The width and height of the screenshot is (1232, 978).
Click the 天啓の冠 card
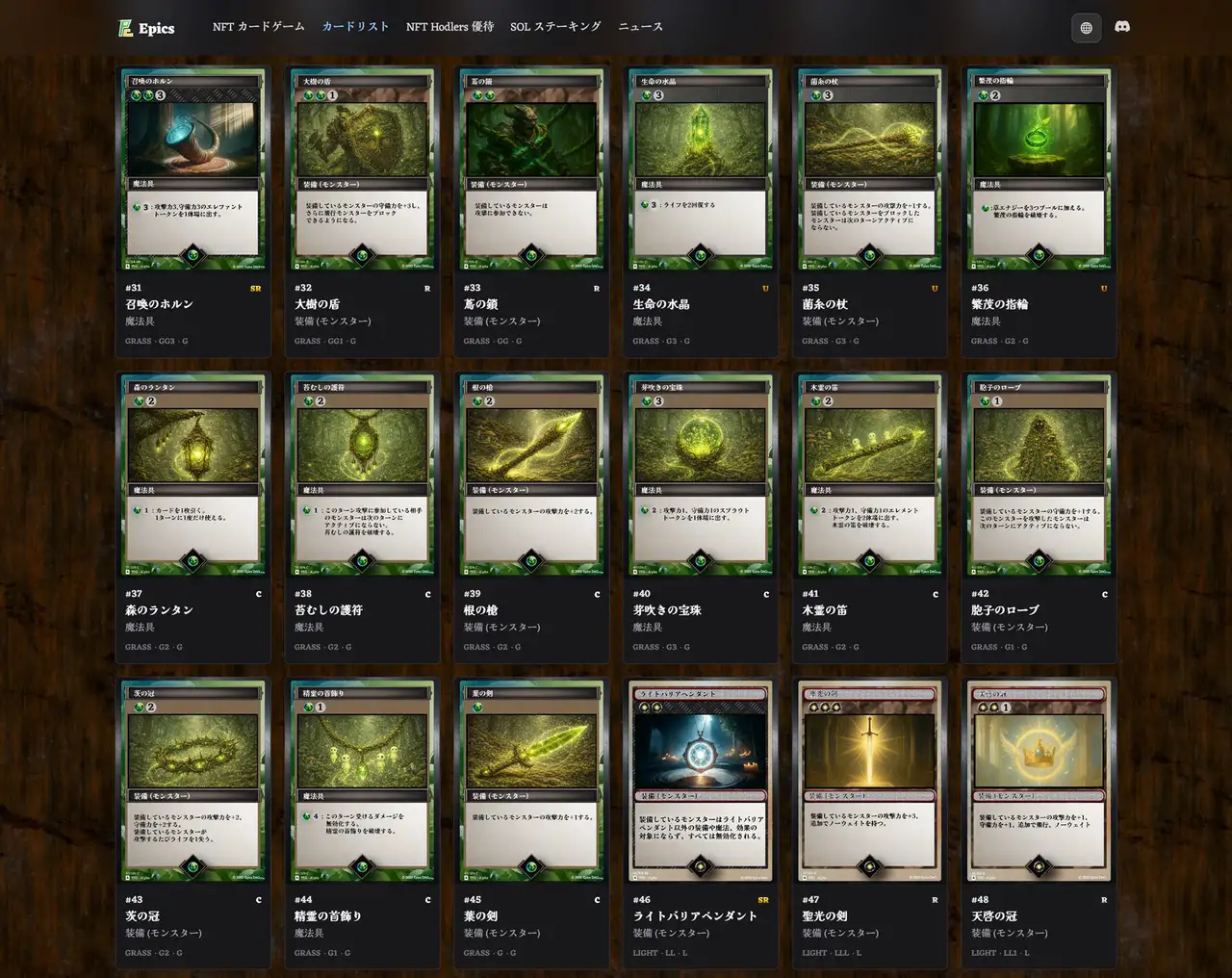(x=1039, y=781)
